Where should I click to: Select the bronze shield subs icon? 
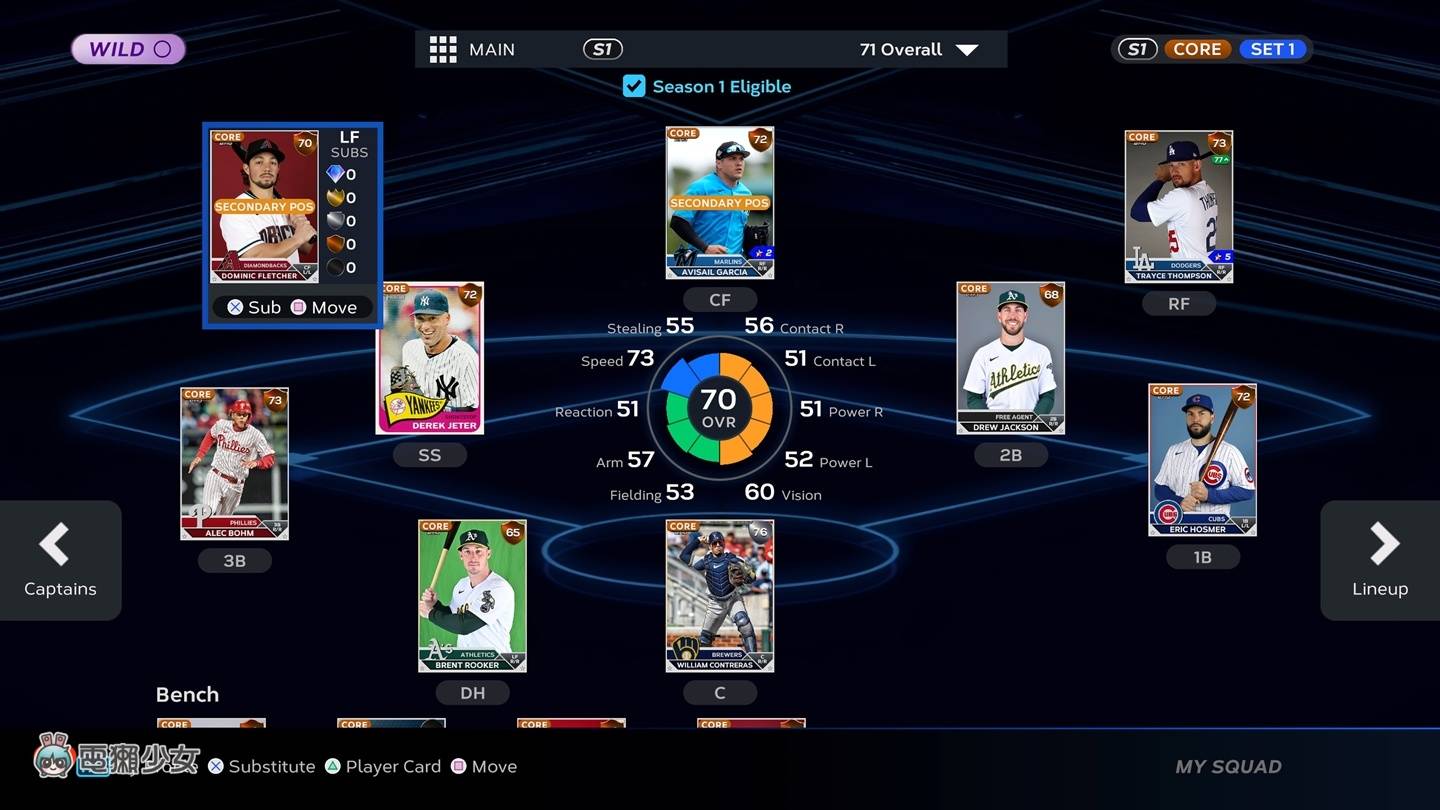click(x=335, y=244)
